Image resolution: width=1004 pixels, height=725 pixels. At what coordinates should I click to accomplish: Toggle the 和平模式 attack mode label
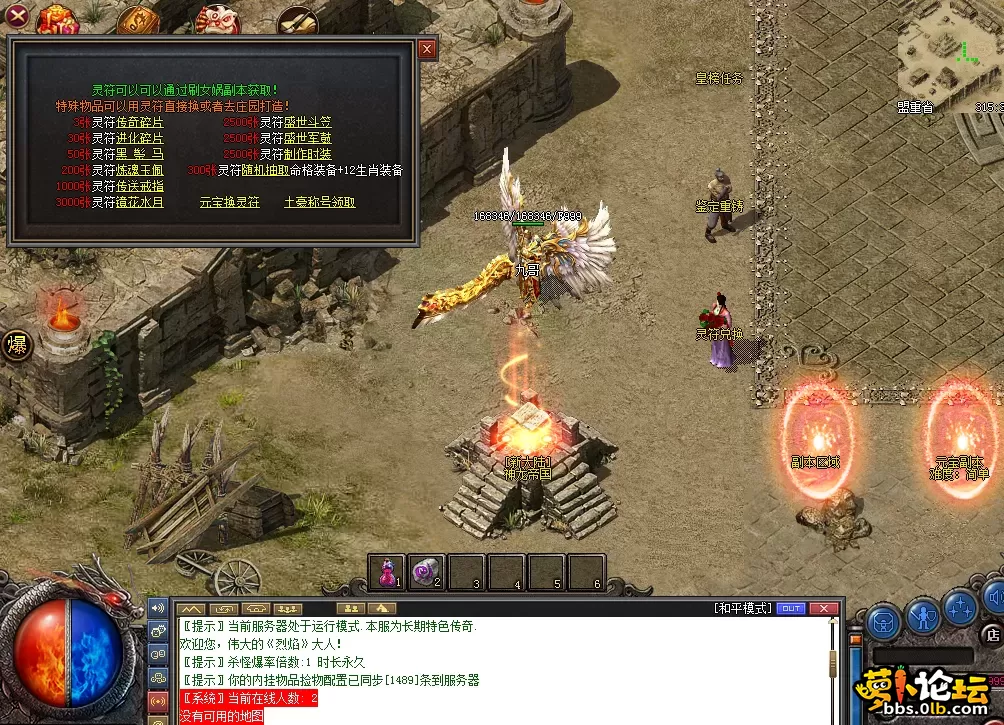pyautogui.click(x=743, y=608)
